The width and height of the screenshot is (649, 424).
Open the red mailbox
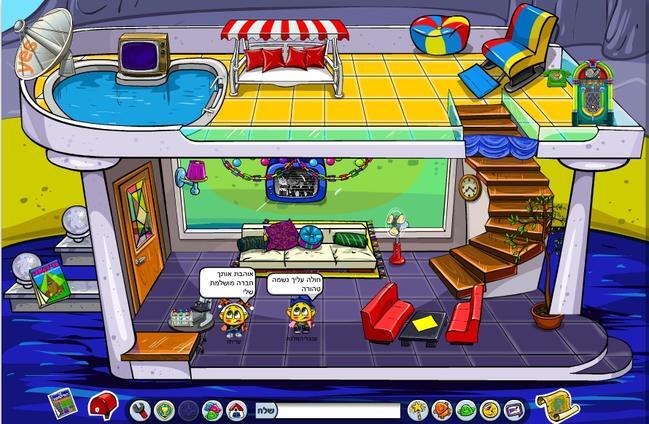102,405
